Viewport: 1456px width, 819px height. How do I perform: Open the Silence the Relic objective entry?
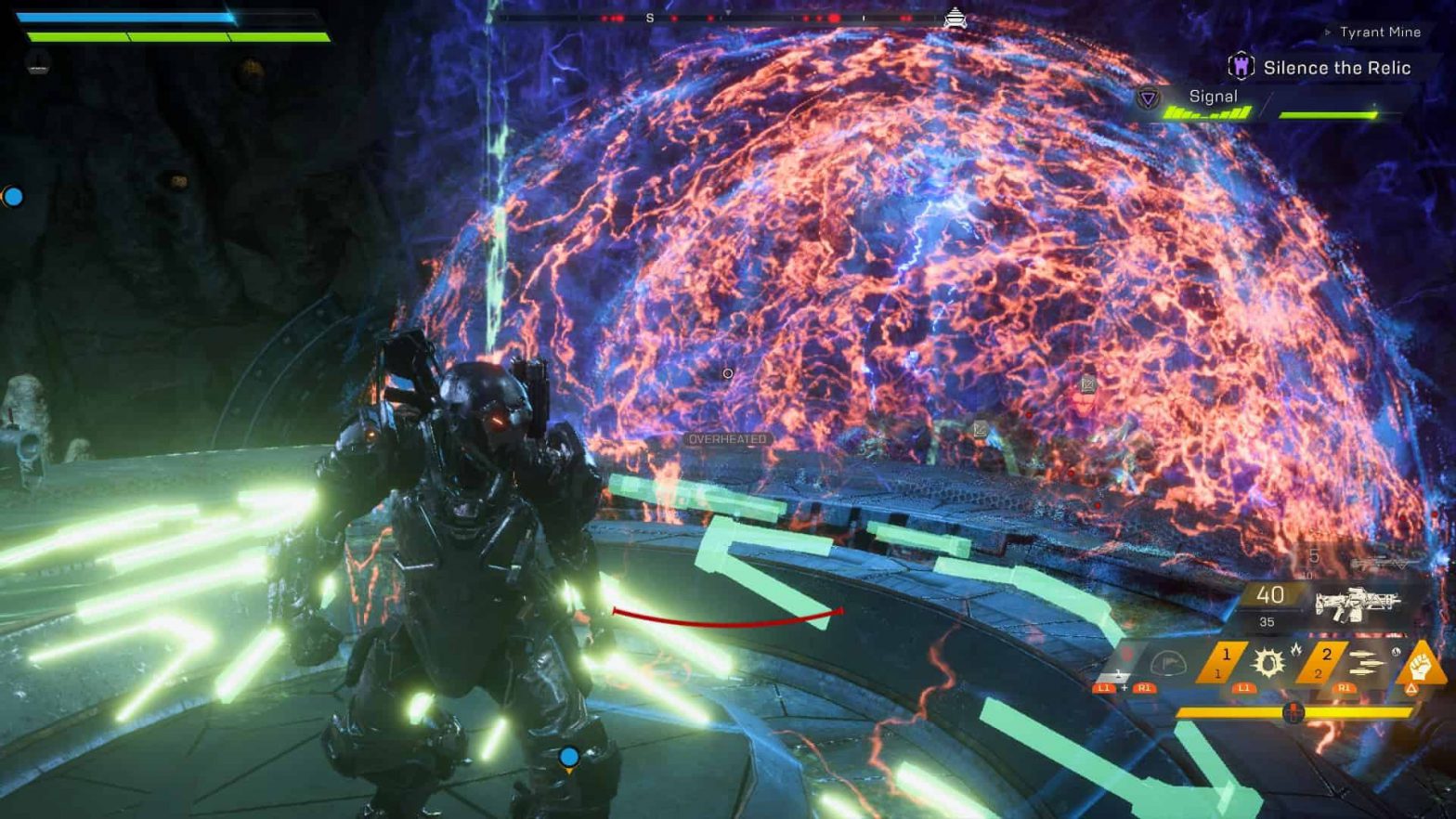(x=1337, y=69)
